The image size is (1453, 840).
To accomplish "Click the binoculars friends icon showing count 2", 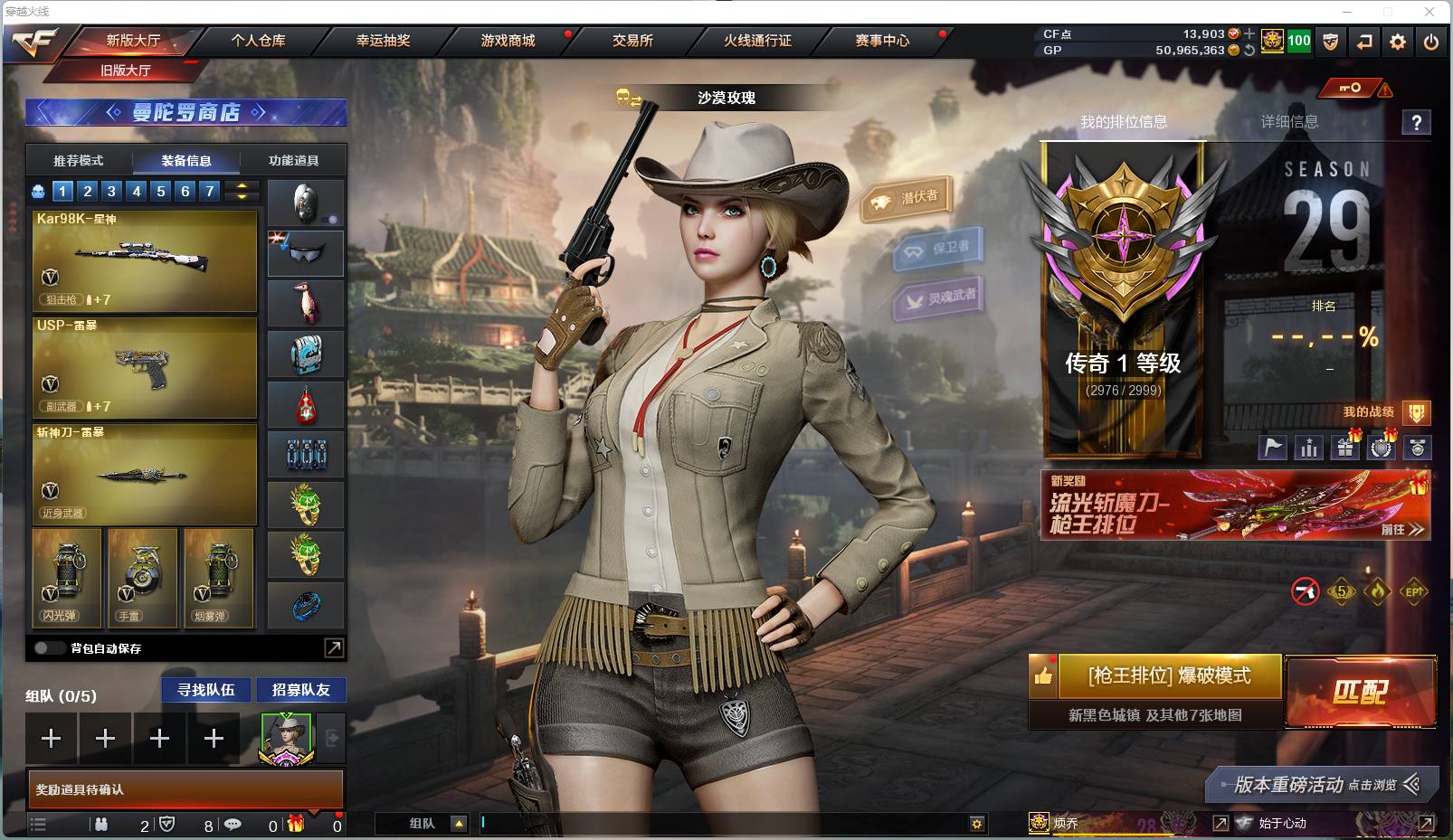I will (x=101, y=825).
